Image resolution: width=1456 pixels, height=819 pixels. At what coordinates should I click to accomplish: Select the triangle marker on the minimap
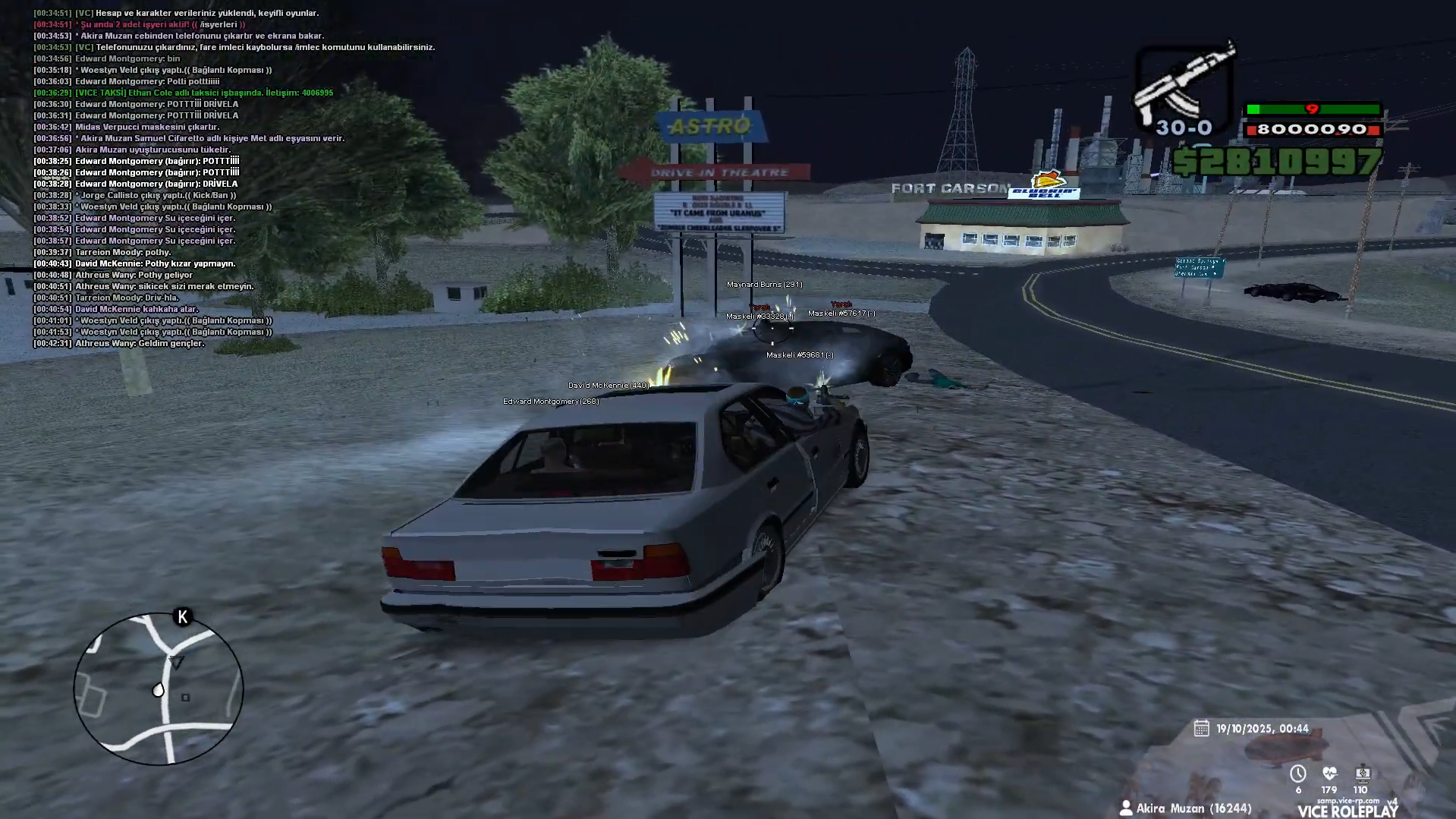tap(177, 662)
